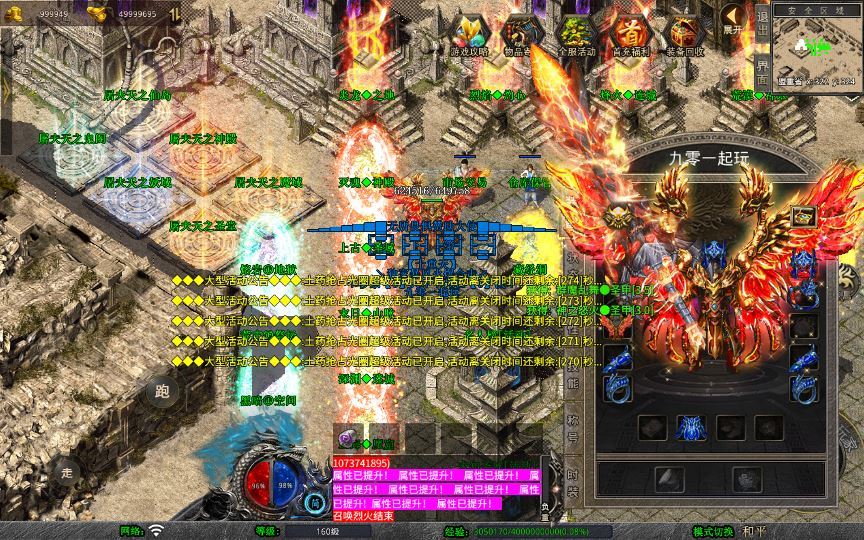Open the 首充福利 first-recharge bonus icon

click(x=630, y=33)
